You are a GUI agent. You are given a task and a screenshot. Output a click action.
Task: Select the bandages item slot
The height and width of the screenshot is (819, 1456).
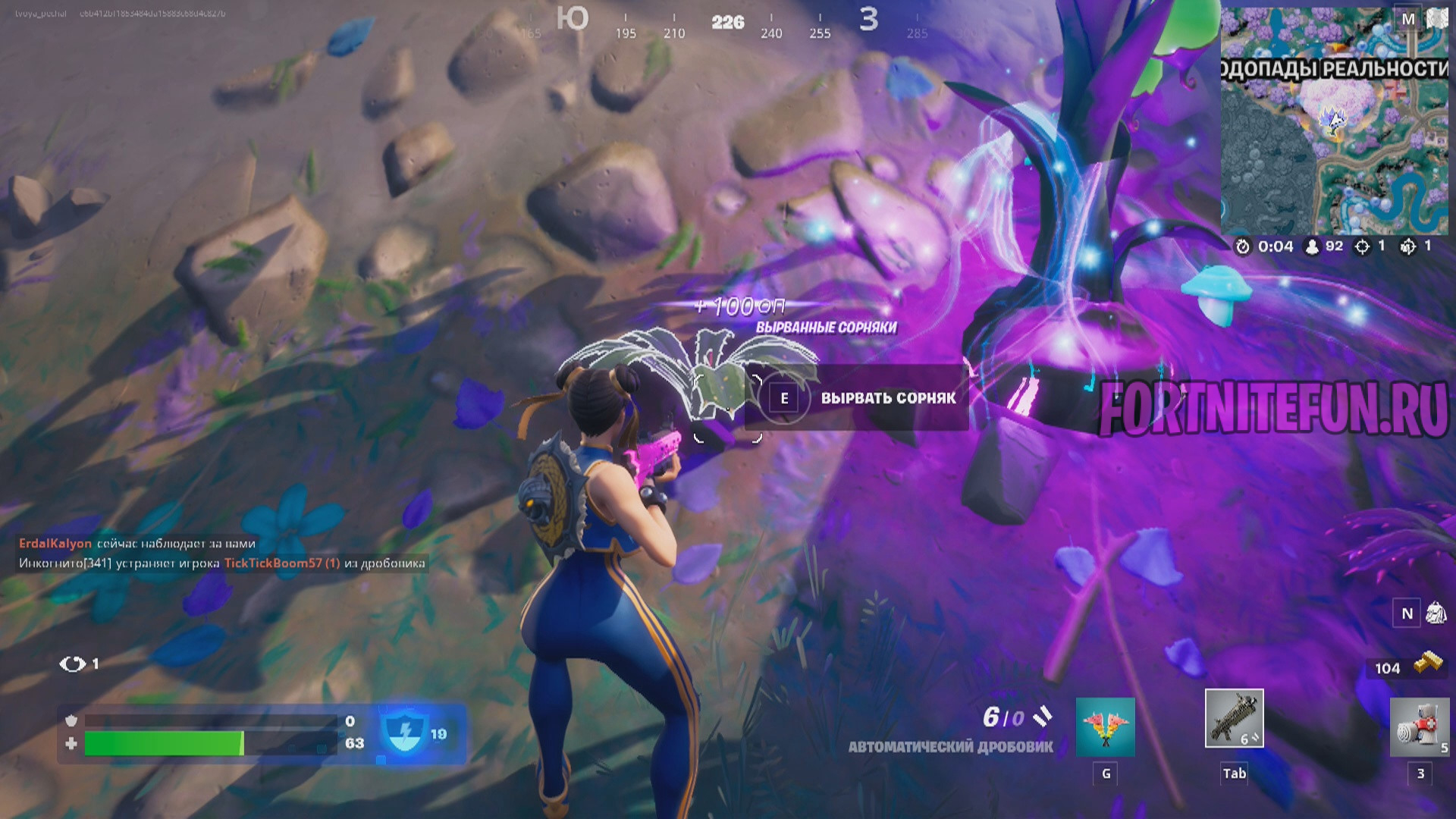pos(1419,726)
